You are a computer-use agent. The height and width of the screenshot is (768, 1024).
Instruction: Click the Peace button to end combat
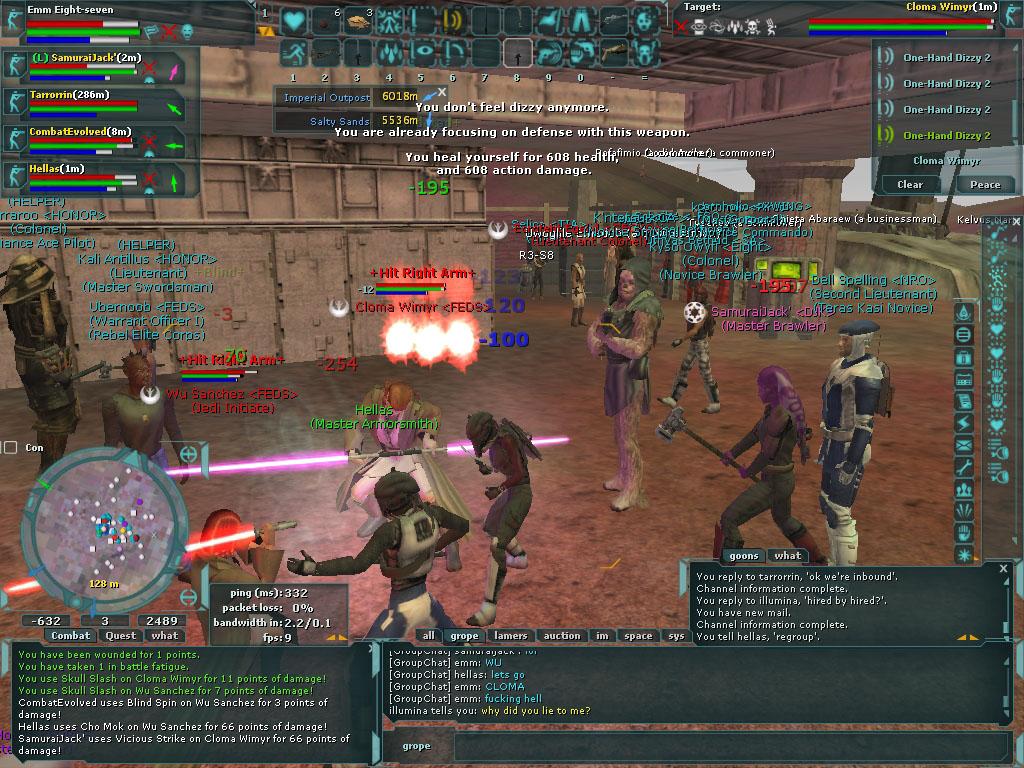pos(985,184)
